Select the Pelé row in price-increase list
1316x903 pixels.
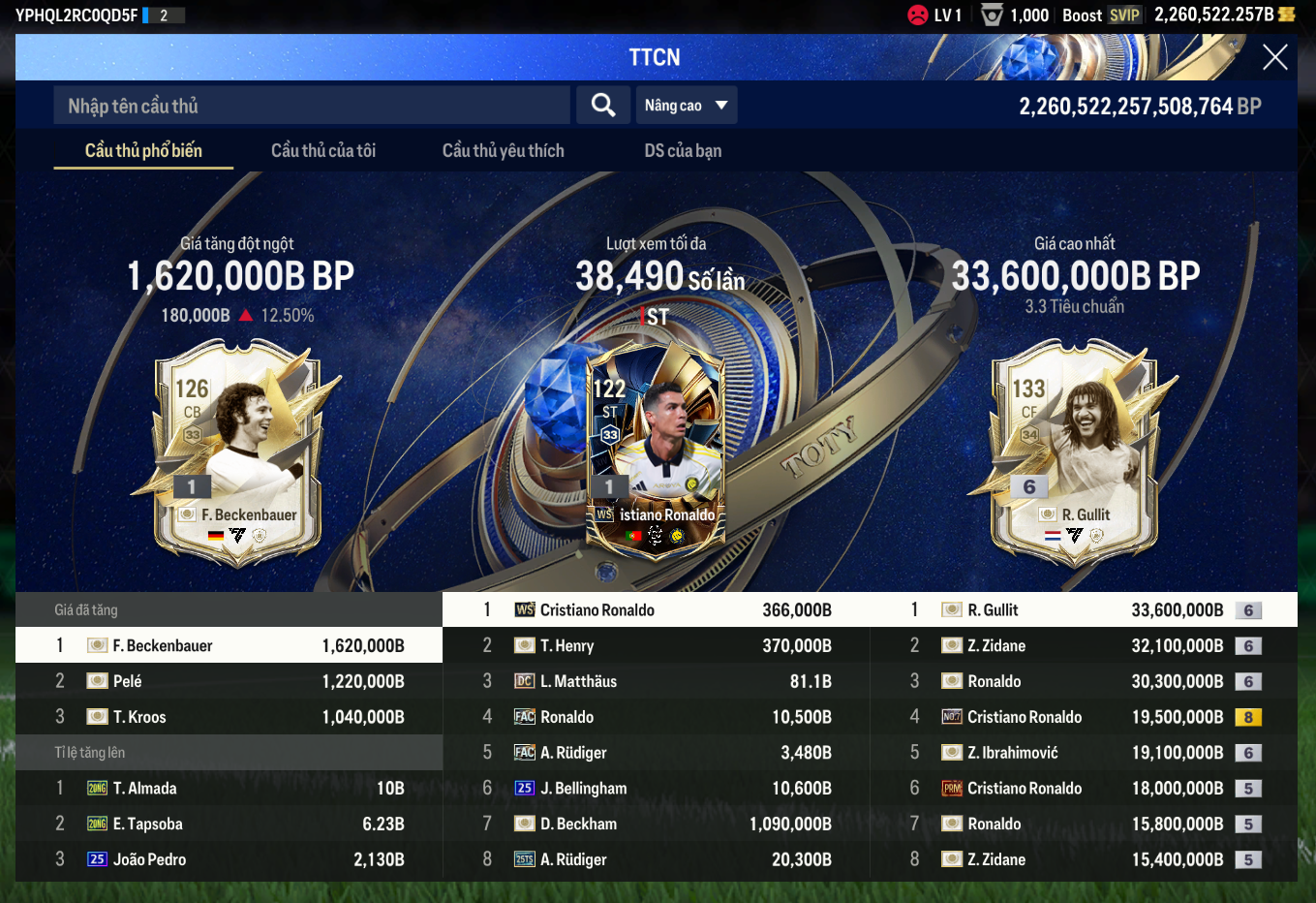pyautogui.click(x=229, y=681)
